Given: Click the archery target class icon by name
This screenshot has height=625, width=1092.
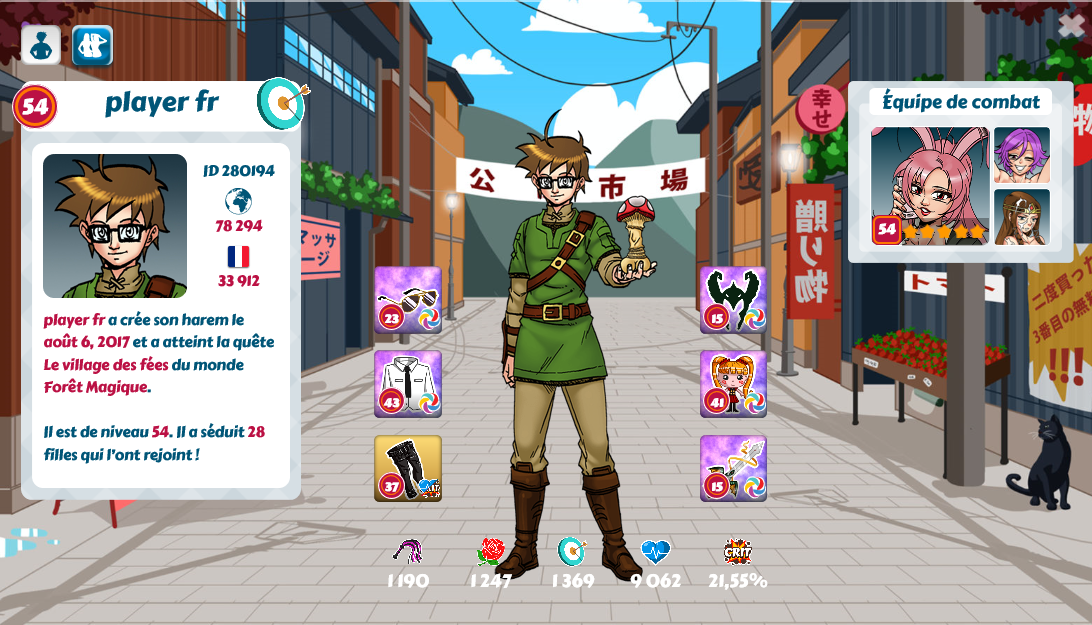Looking at the screenshot, I should (x=283, y=103).
